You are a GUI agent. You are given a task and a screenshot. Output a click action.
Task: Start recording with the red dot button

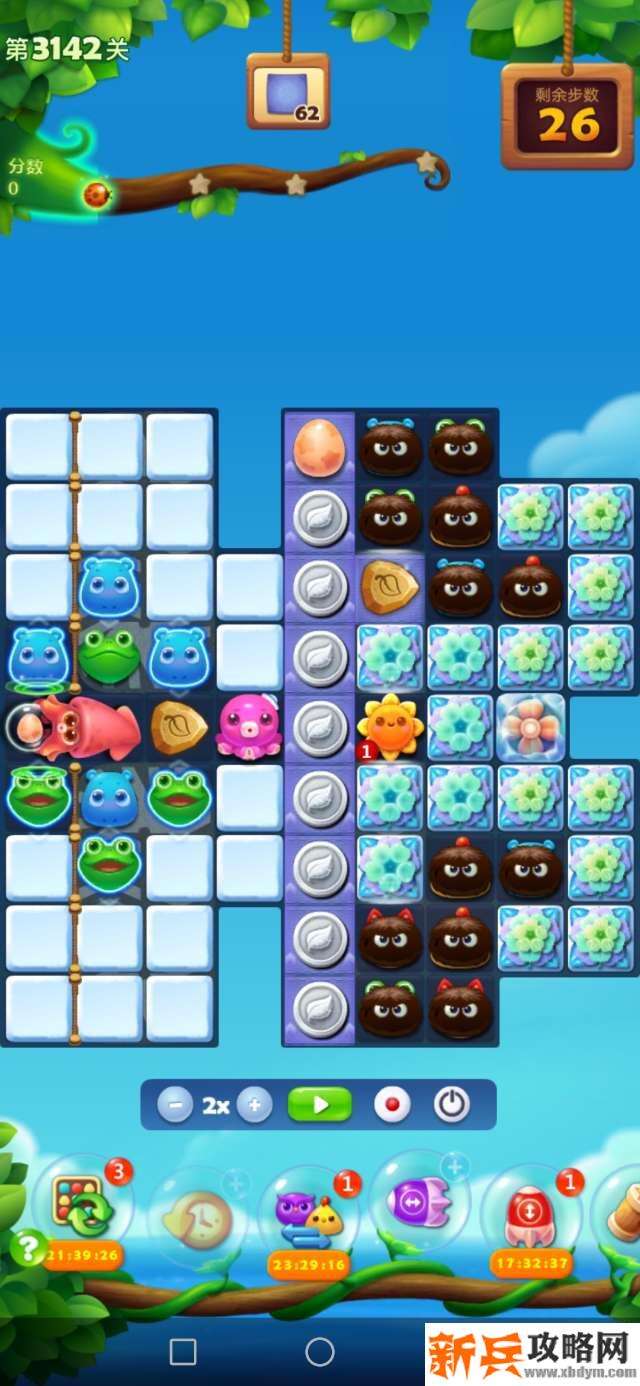(x=392, y=1105)
